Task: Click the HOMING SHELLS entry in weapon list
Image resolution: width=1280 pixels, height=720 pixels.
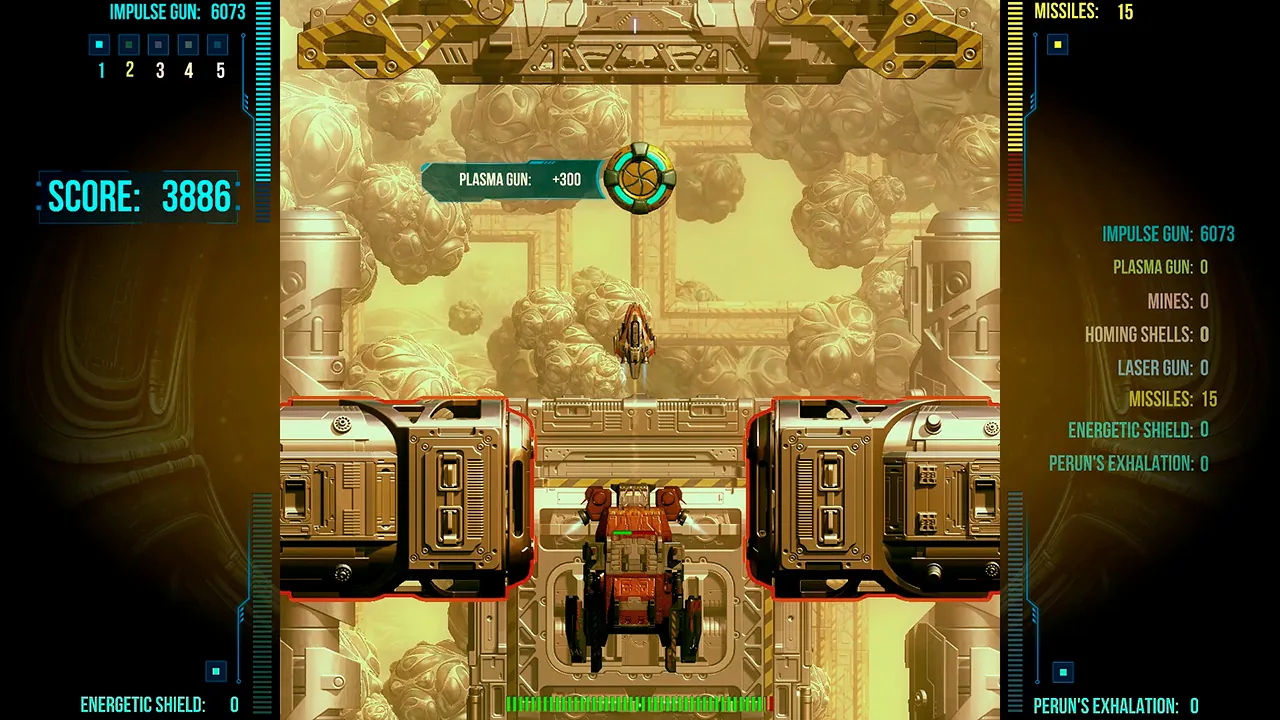Action: point(1148,334)
